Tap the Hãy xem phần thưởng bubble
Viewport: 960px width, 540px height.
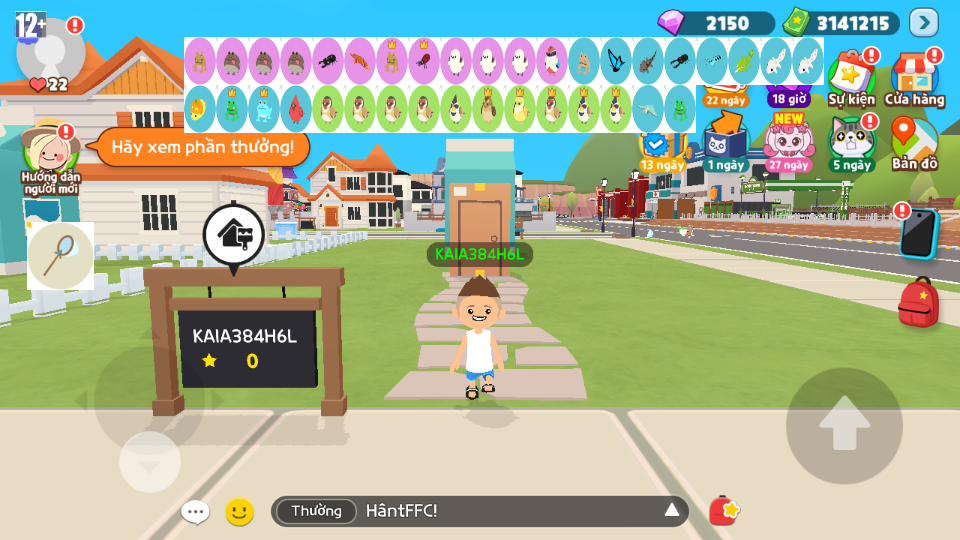point(202,148)
